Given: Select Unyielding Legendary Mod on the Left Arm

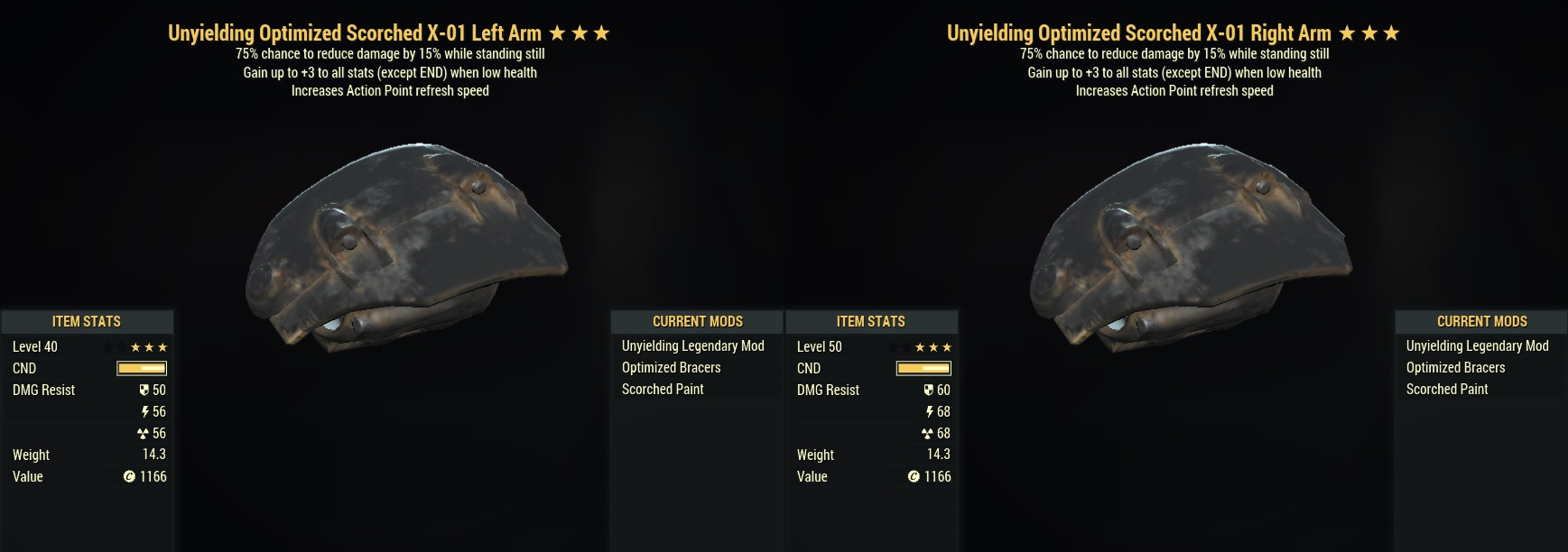Looking at the screenshot, I should [x=692, y=346].
